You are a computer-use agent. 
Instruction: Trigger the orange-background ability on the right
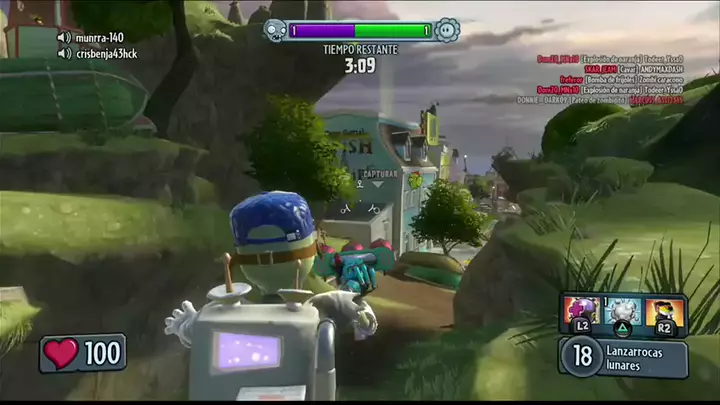click(665, 312)
